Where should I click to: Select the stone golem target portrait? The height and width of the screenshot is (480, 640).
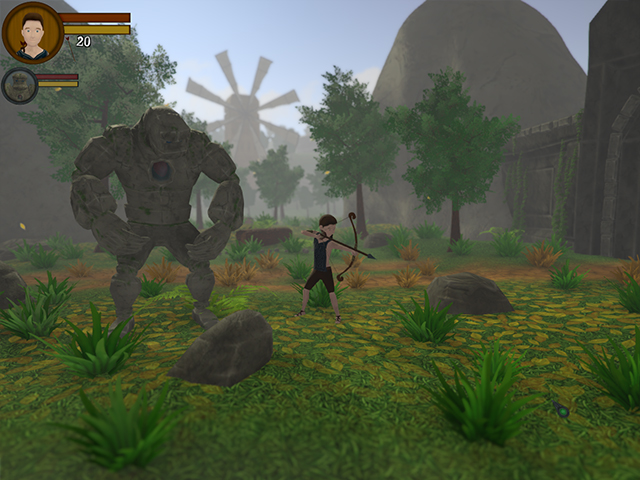coord(19,85)
